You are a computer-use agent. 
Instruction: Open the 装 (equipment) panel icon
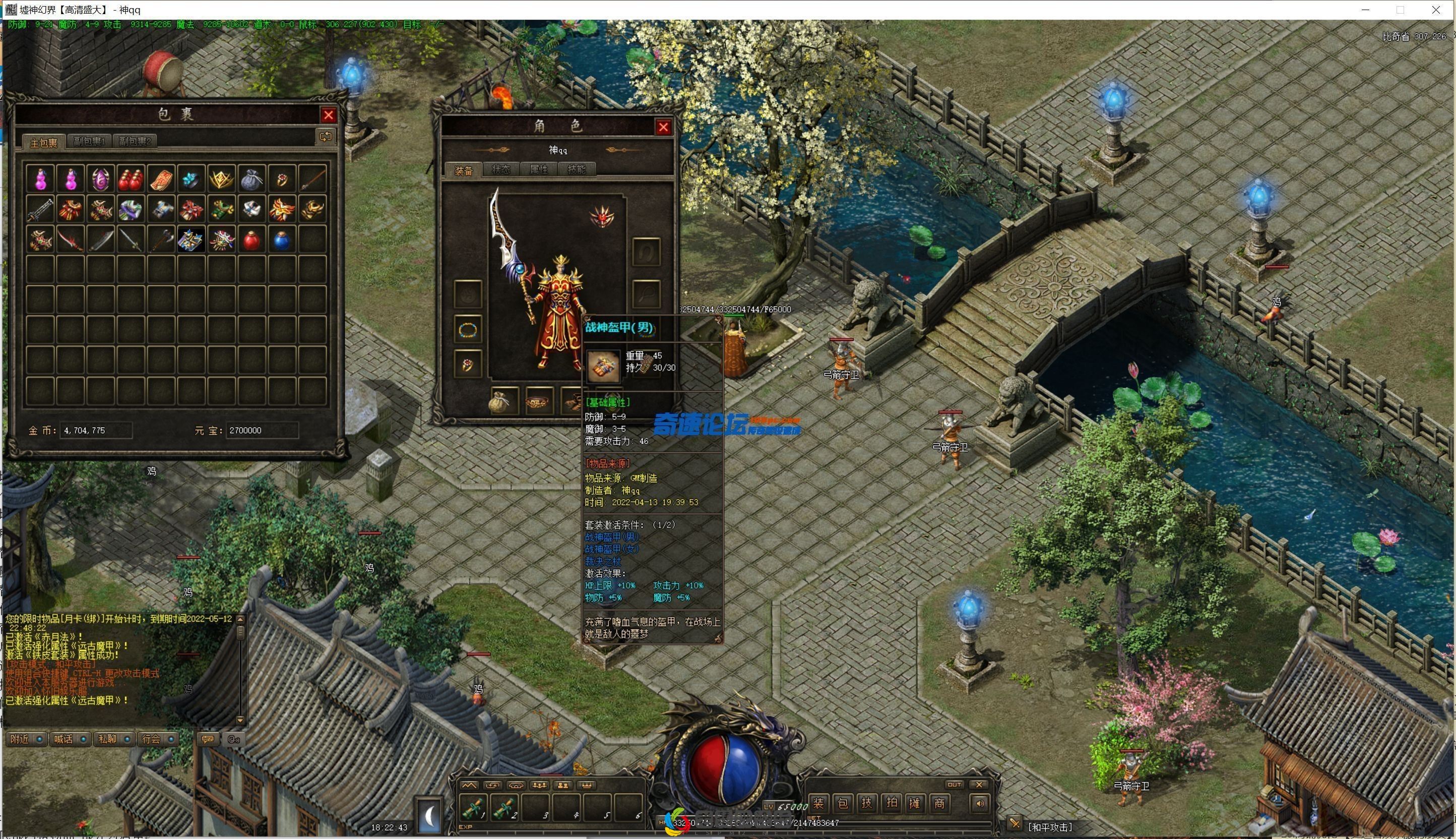[x=819, y=803]
